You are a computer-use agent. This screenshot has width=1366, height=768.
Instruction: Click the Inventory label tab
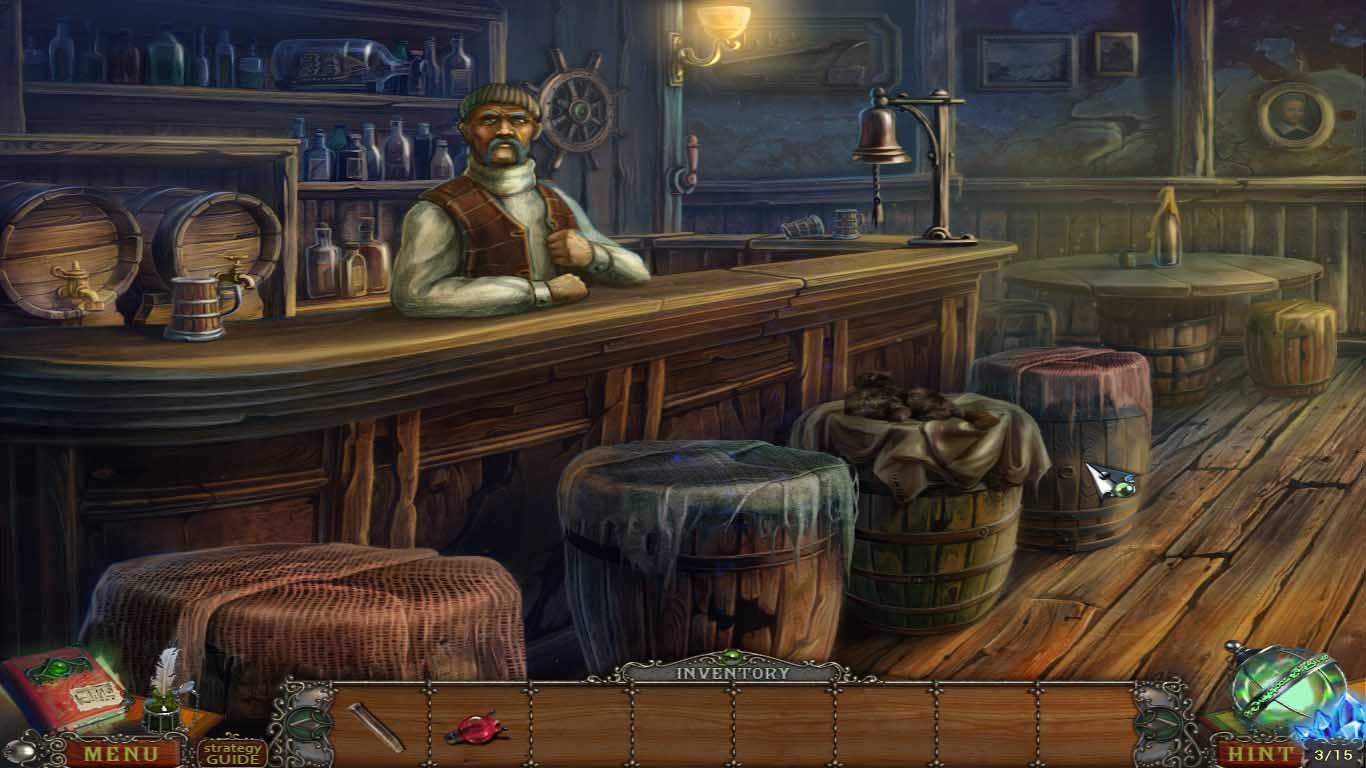[x=732, y=672]
